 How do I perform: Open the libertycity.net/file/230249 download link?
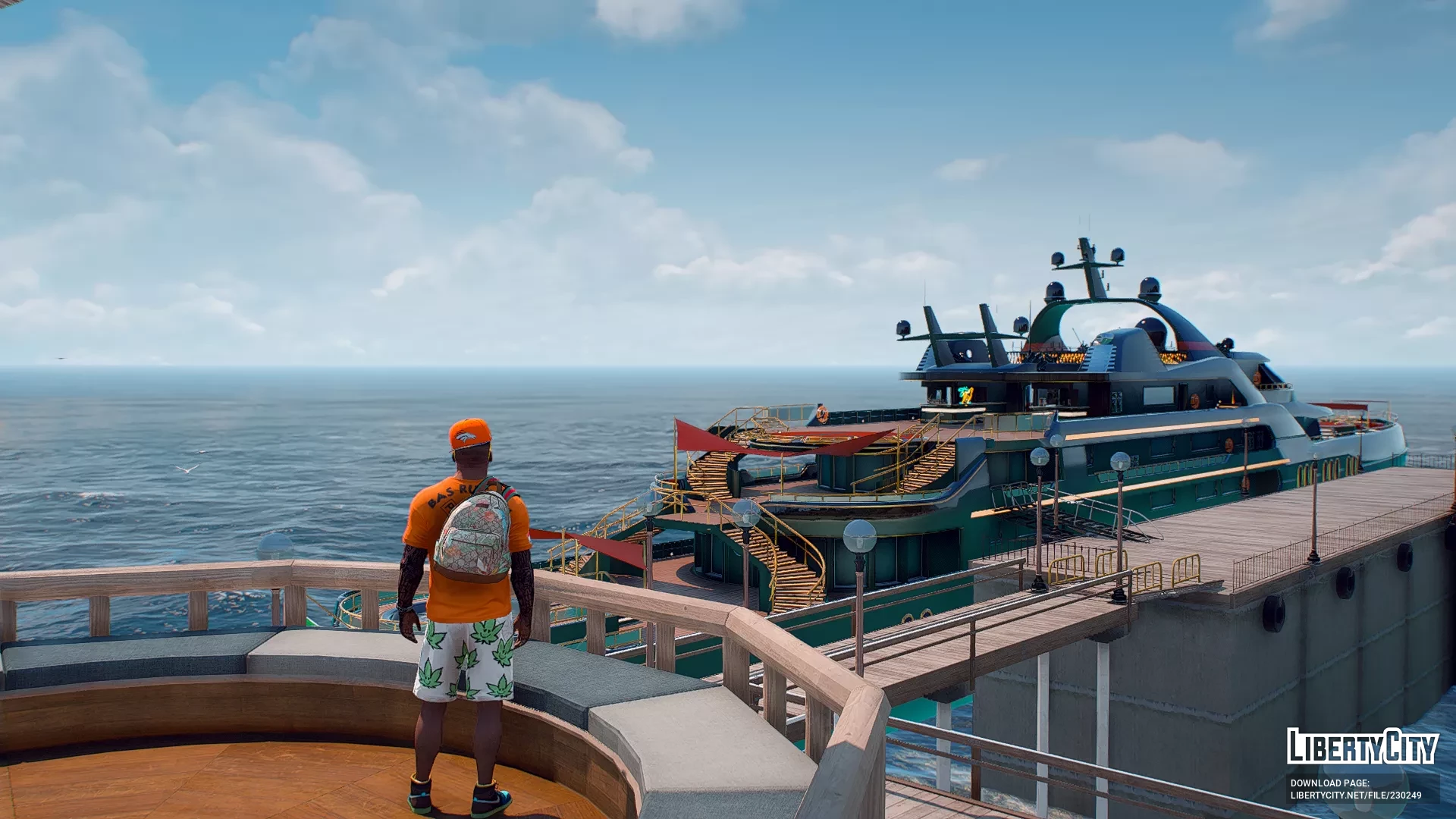point(1355,795)
